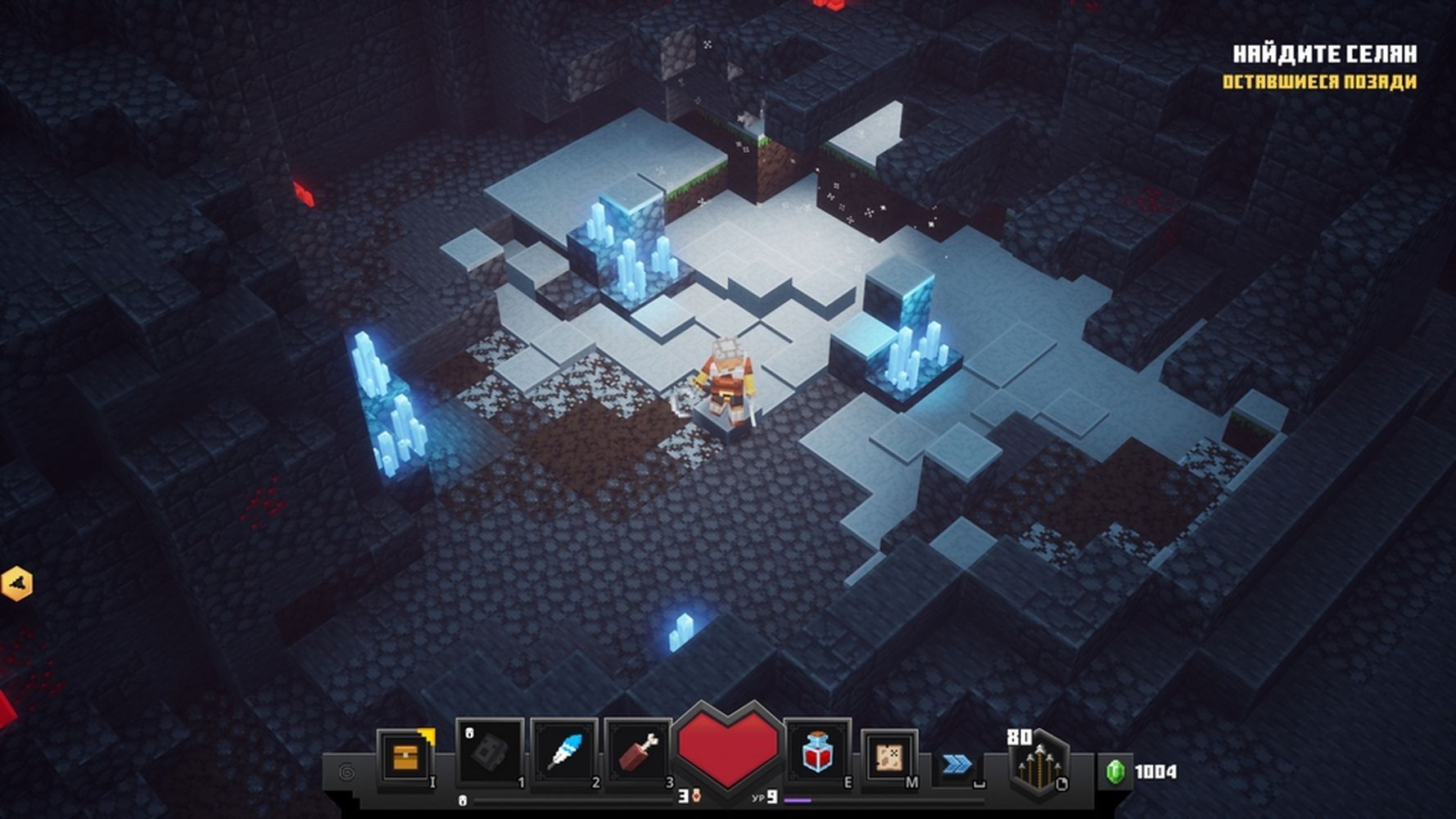
Task: Select the dark cube artifact slot
Action: point(490,752)
